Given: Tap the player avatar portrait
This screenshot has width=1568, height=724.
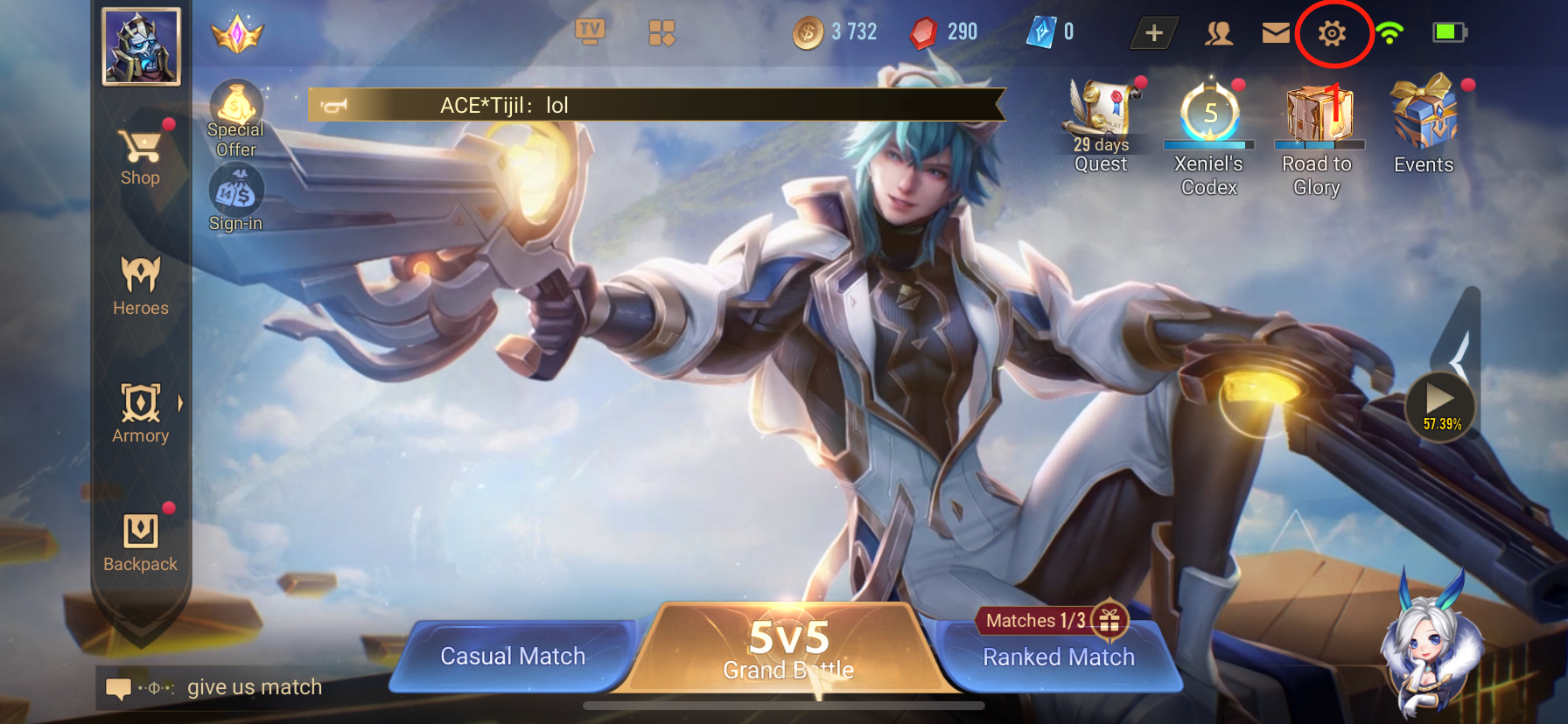Looking at the screenshot, I should (141, 46).
